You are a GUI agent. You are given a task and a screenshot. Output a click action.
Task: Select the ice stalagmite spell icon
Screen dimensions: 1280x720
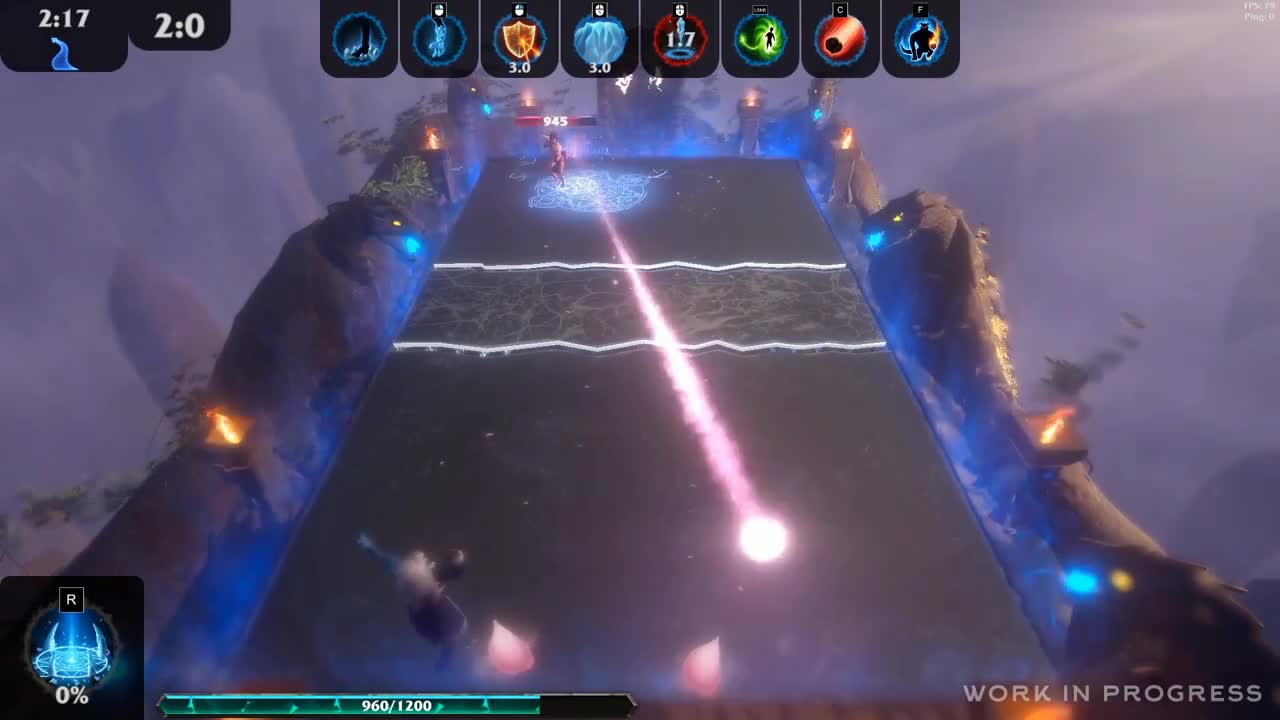click(x=358, y=37)
